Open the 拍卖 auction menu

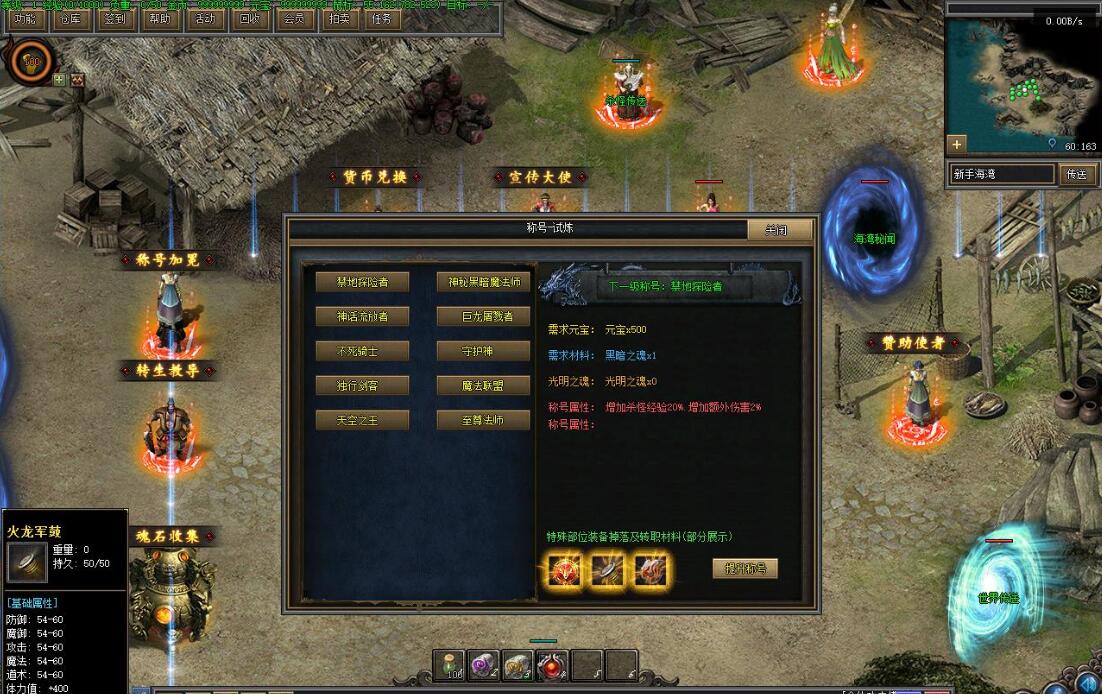pyautogui.click(x=339, y=20)
